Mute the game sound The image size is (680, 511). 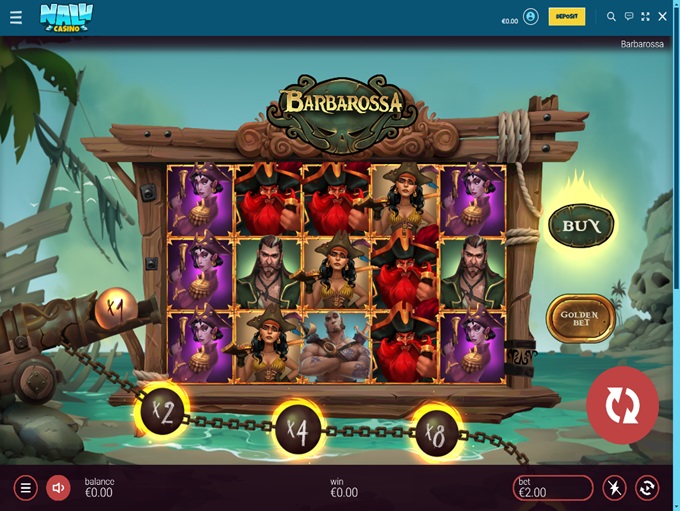(58, 488)
